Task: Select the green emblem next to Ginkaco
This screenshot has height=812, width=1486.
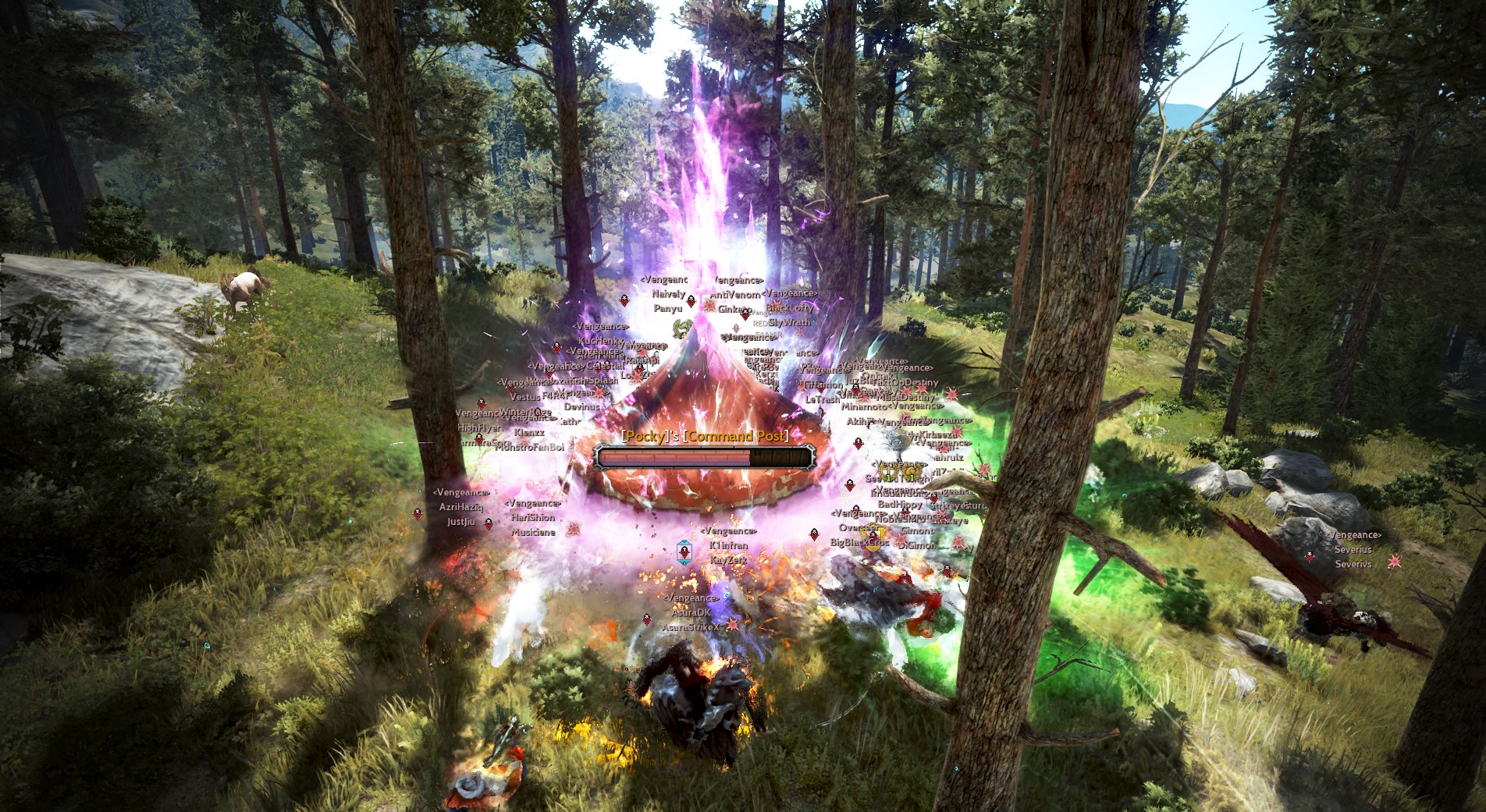Action: click(681, 328)
